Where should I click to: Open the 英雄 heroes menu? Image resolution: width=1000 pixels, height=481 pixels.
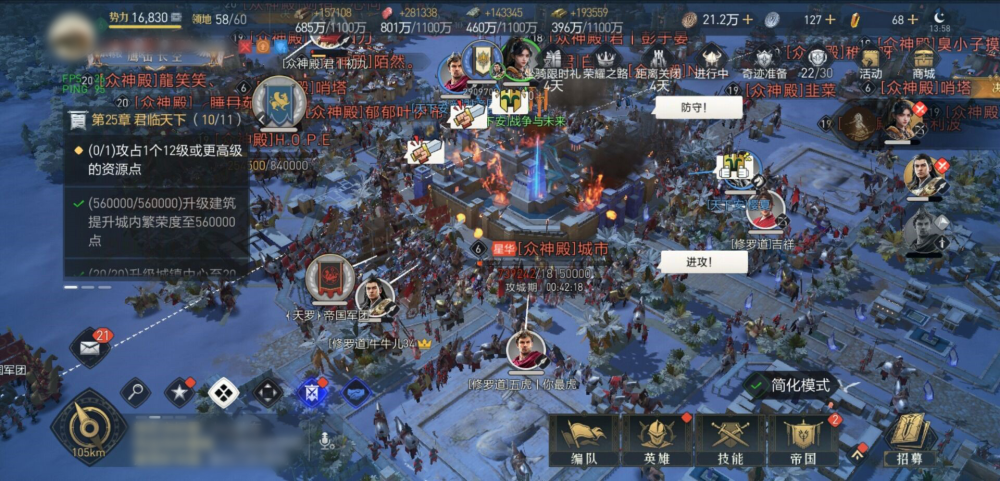tap(656, 440)
